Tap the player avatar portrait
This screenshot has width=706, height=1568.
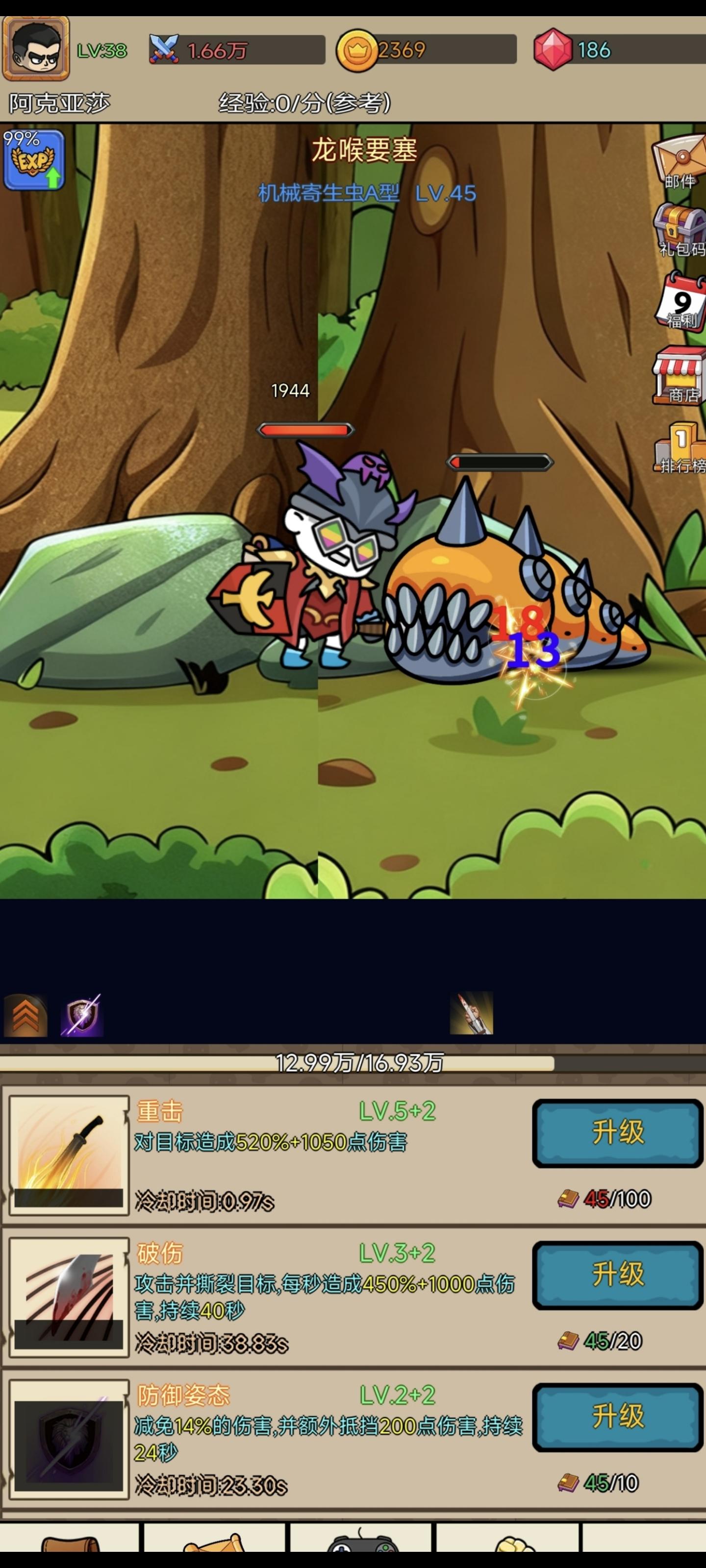[x=35, y=48]
